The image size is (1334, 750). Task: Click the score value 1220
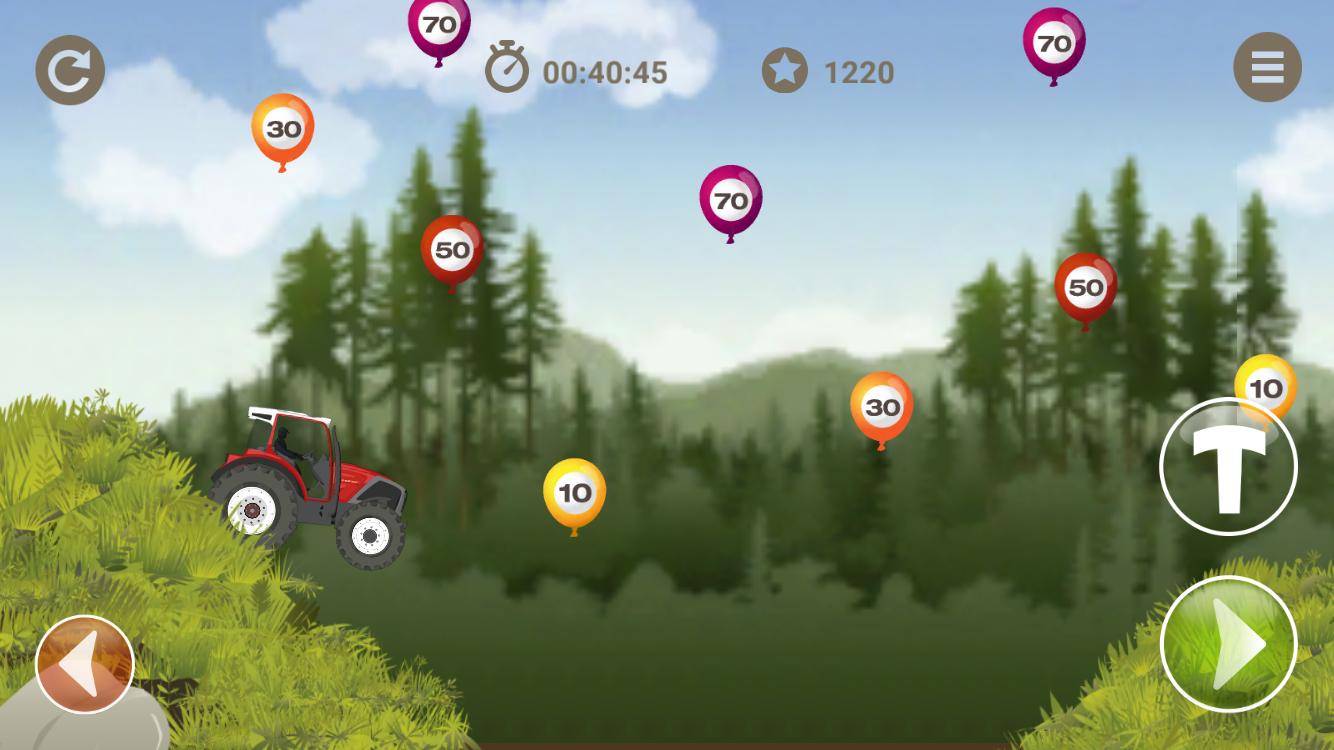point(857,73)
